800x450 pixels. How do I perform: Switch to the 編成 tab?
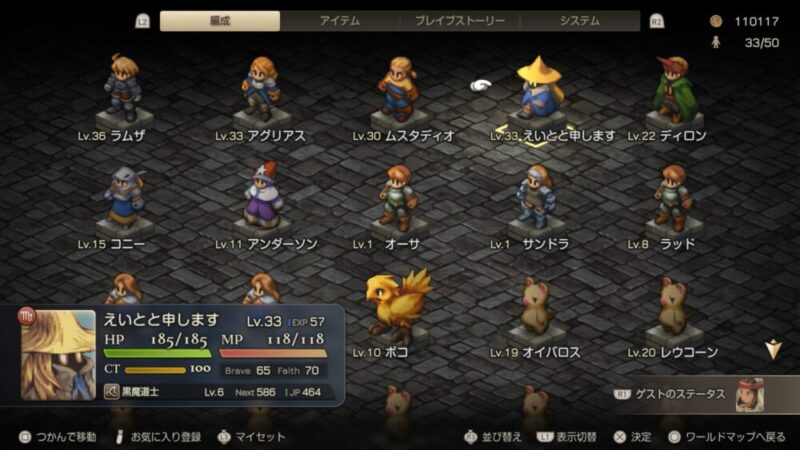click(220, 21)
